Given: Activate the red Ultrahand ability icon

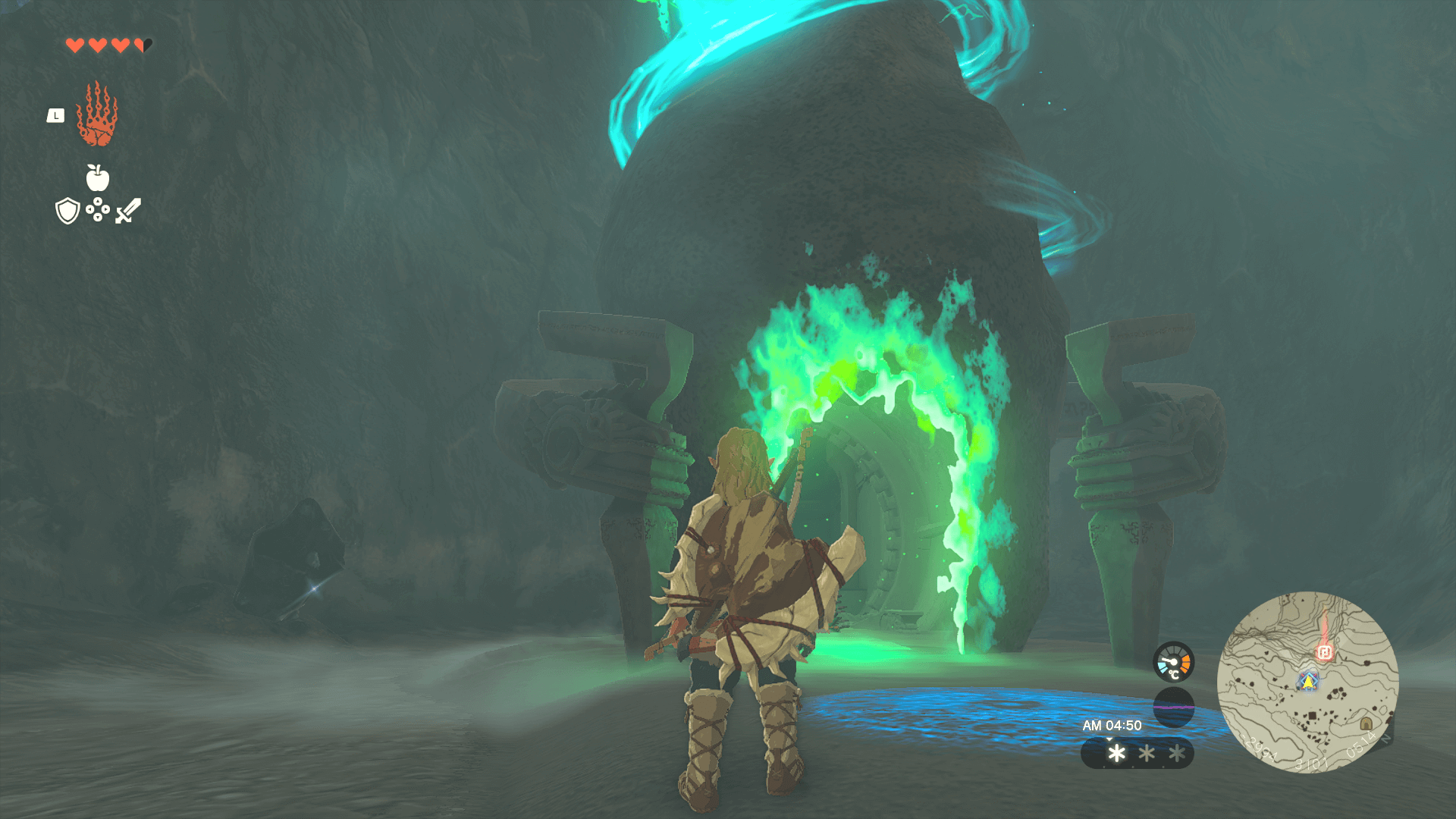Looking at the screenshot, I should pyautogui.click(x=97, y=115).
